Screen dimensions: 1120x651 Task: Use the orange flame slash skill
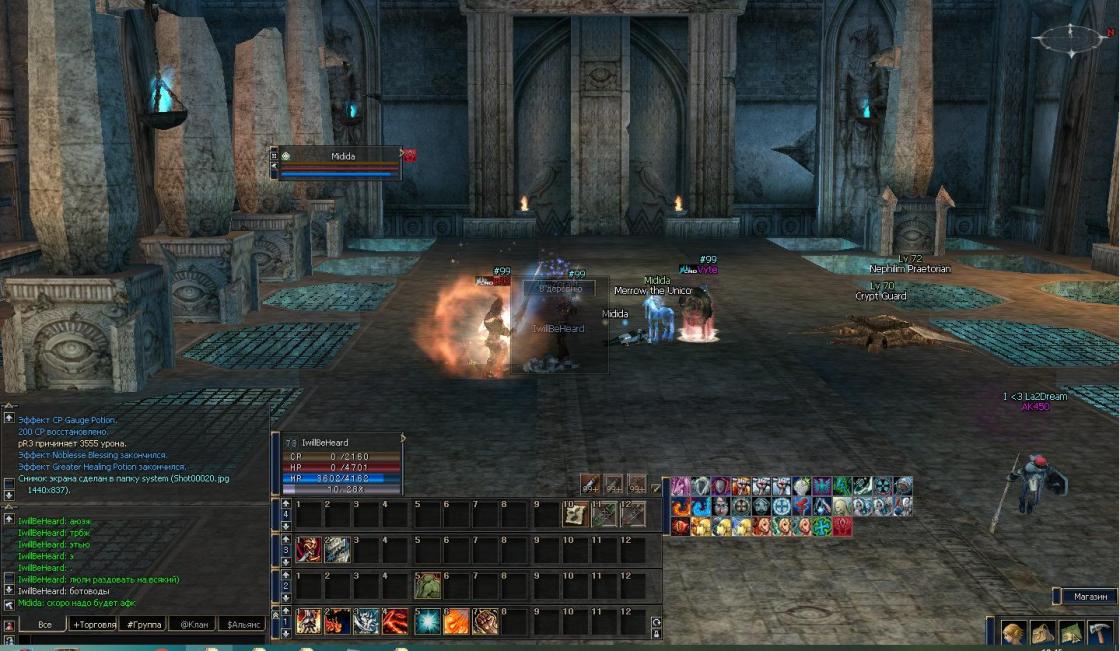coord(456,621)
